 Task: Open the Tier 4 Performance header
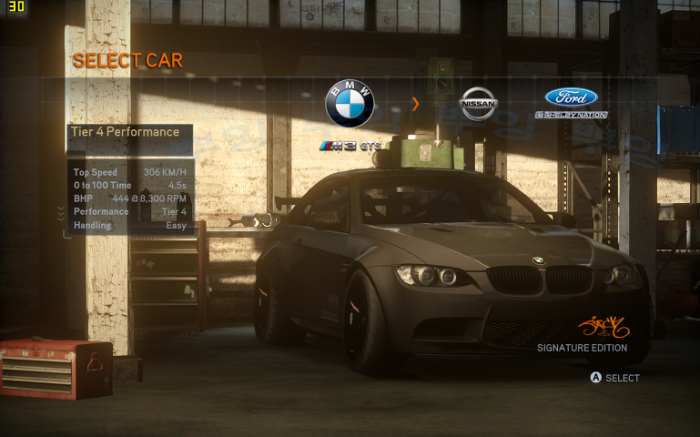point(127,132)
